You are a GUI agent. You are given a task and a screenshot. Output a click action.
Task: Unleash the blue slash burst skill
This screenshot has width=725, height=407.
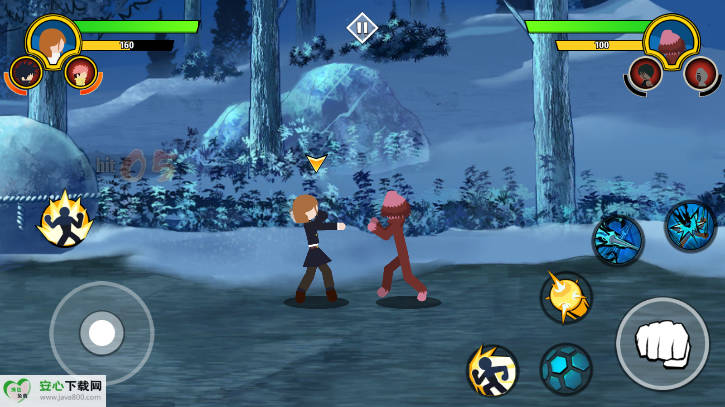tap(690, 226)
